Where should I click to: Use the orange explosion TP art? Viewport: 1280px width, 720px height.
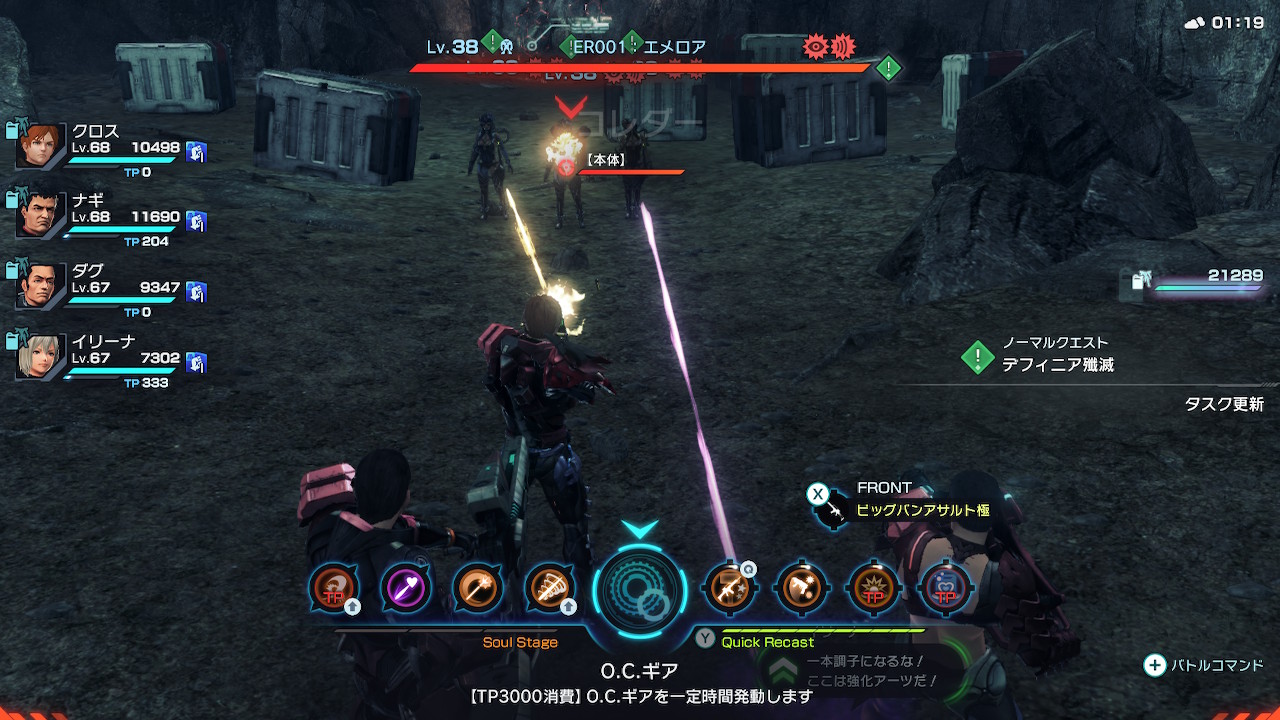coord(873,588)
